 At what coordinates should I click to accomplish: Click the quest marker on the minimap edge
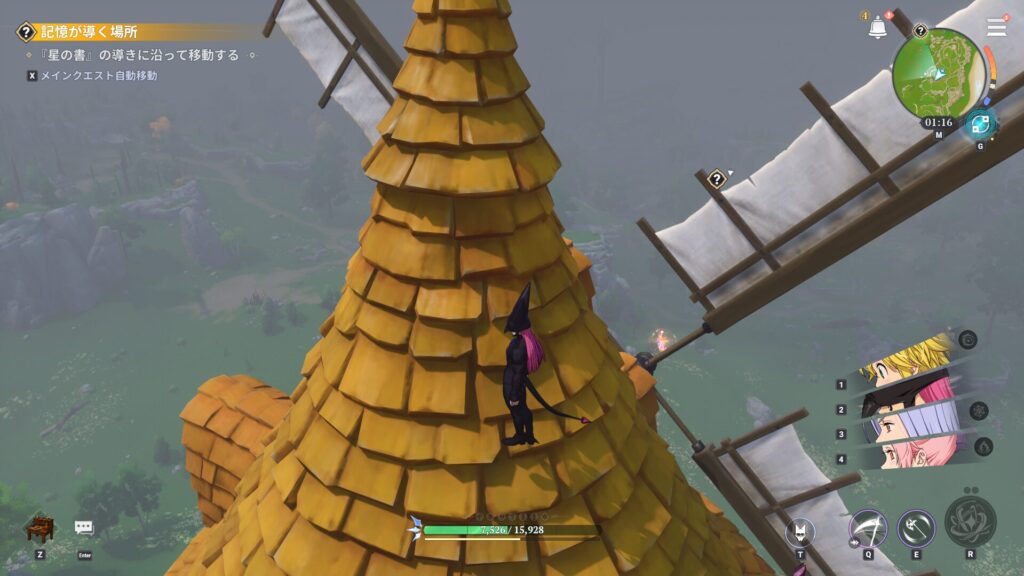coord(920,31)
